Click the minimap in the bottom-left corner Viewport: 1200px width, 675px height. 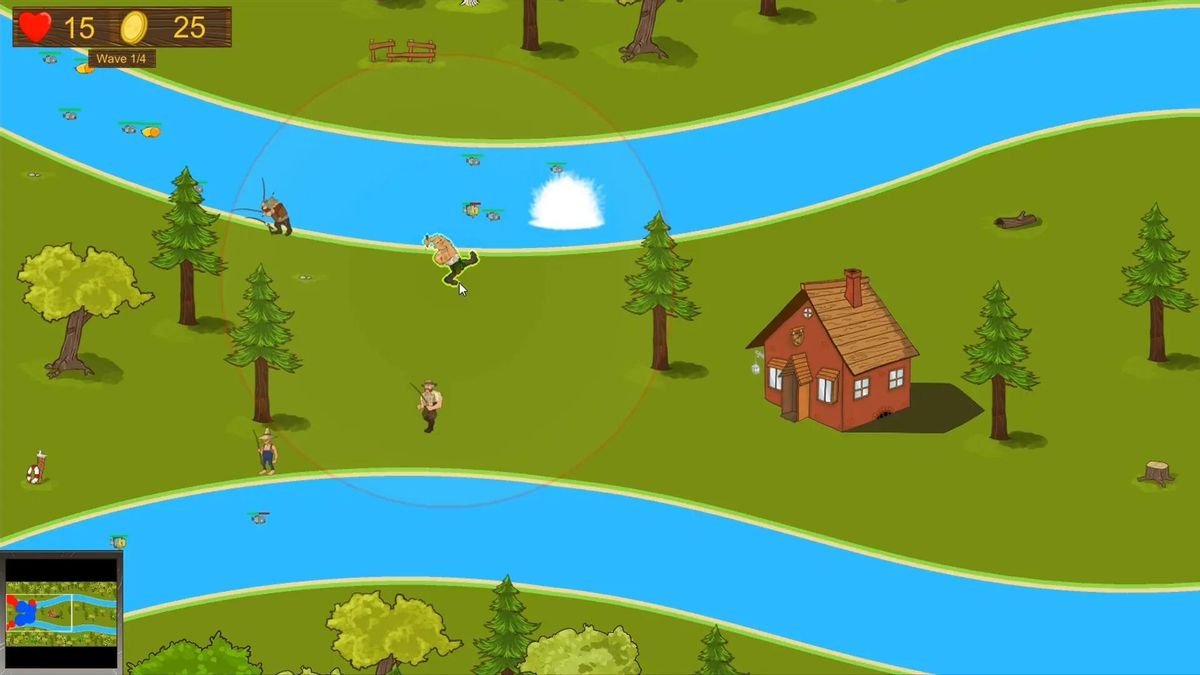point(61,612)
